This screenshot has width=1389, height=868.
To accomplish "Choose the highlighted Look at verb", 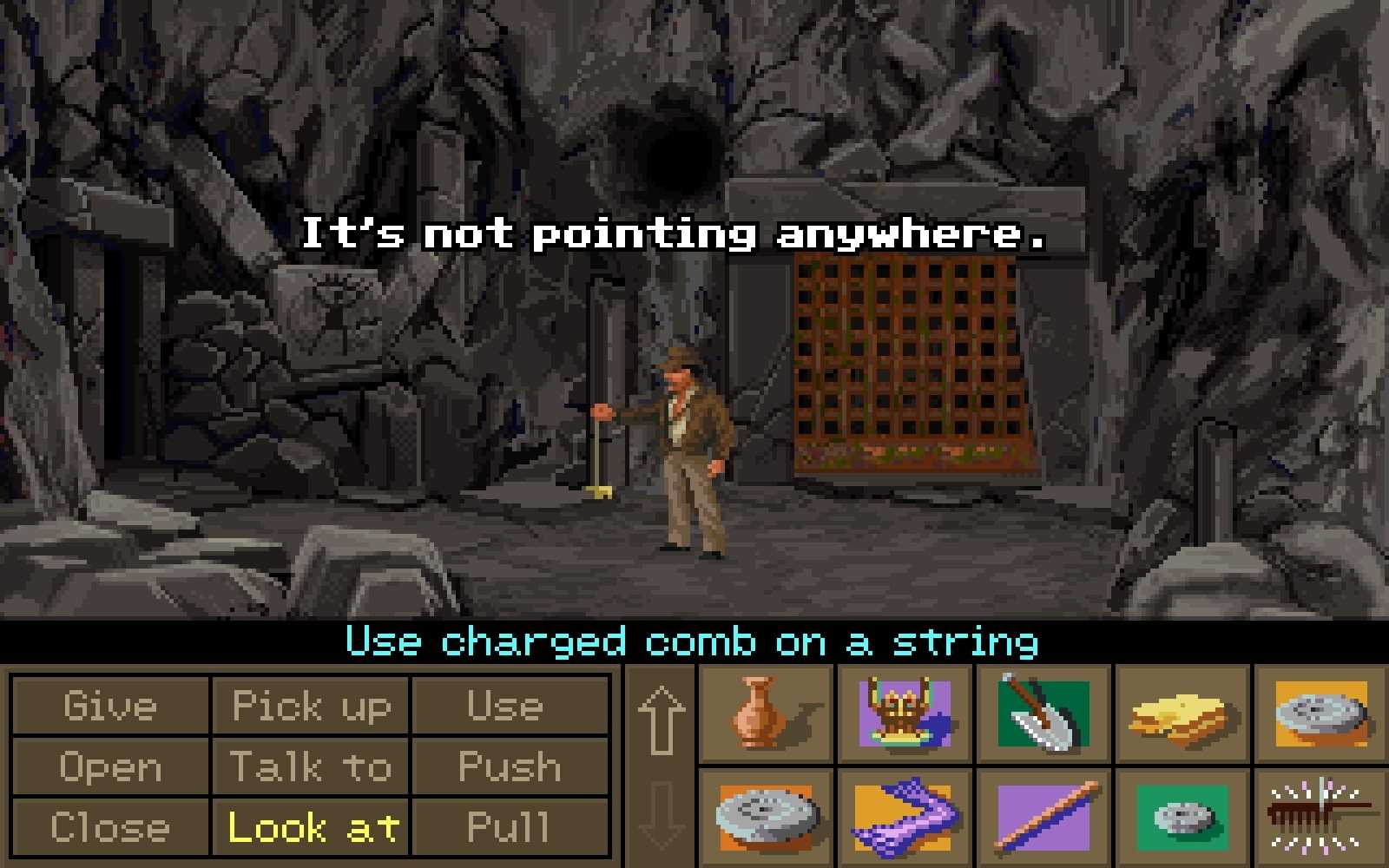I will (x=311, y=827).
